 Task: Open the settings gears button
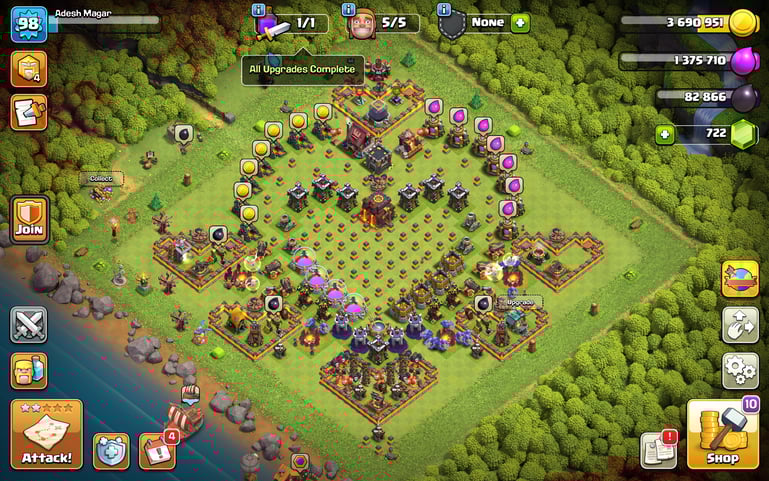pos(740,370)
